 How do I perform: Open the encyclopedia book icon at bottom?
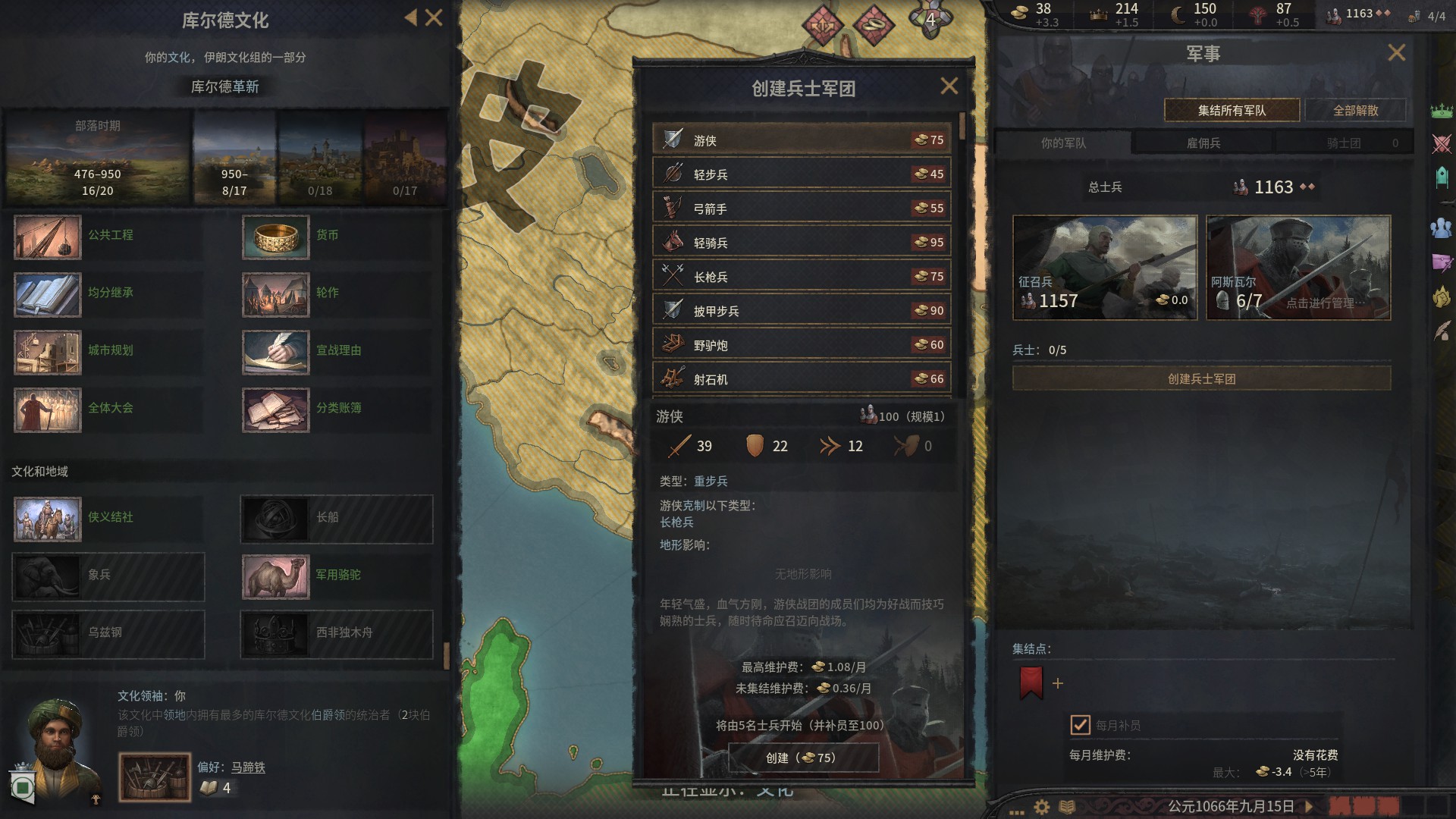pos(1068,807)
